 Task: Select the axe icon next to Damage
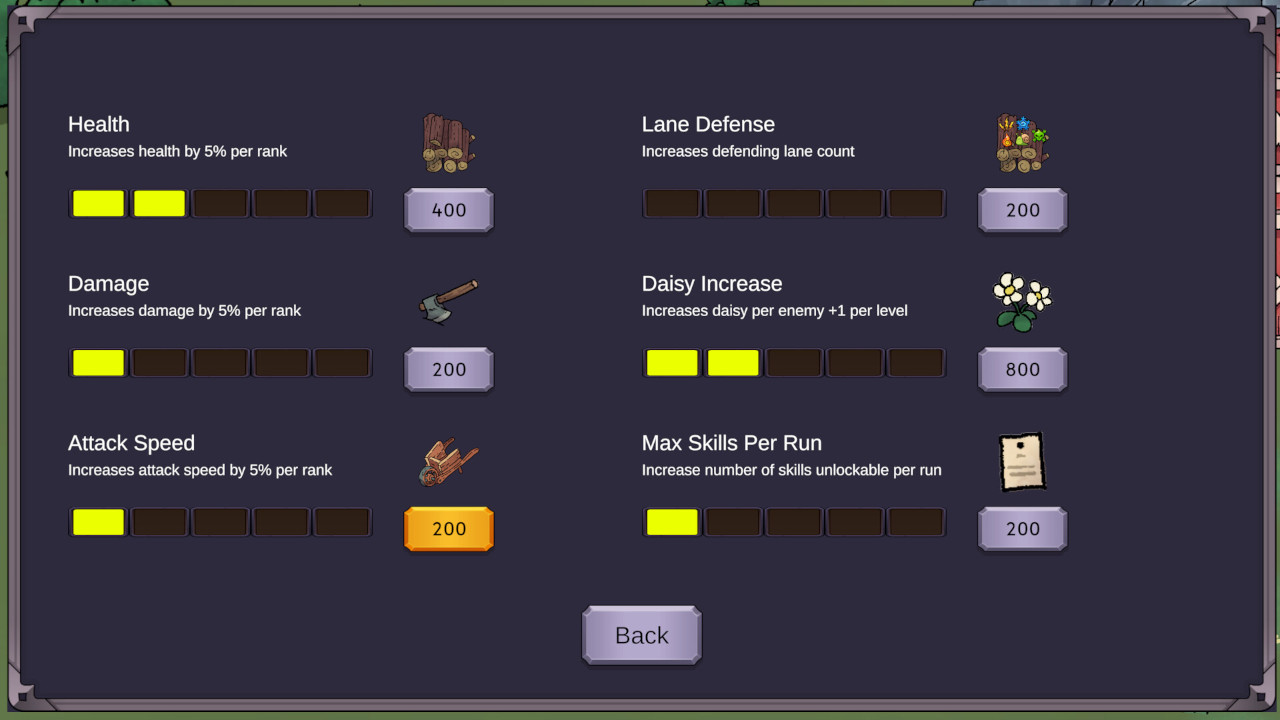[448, 300]
